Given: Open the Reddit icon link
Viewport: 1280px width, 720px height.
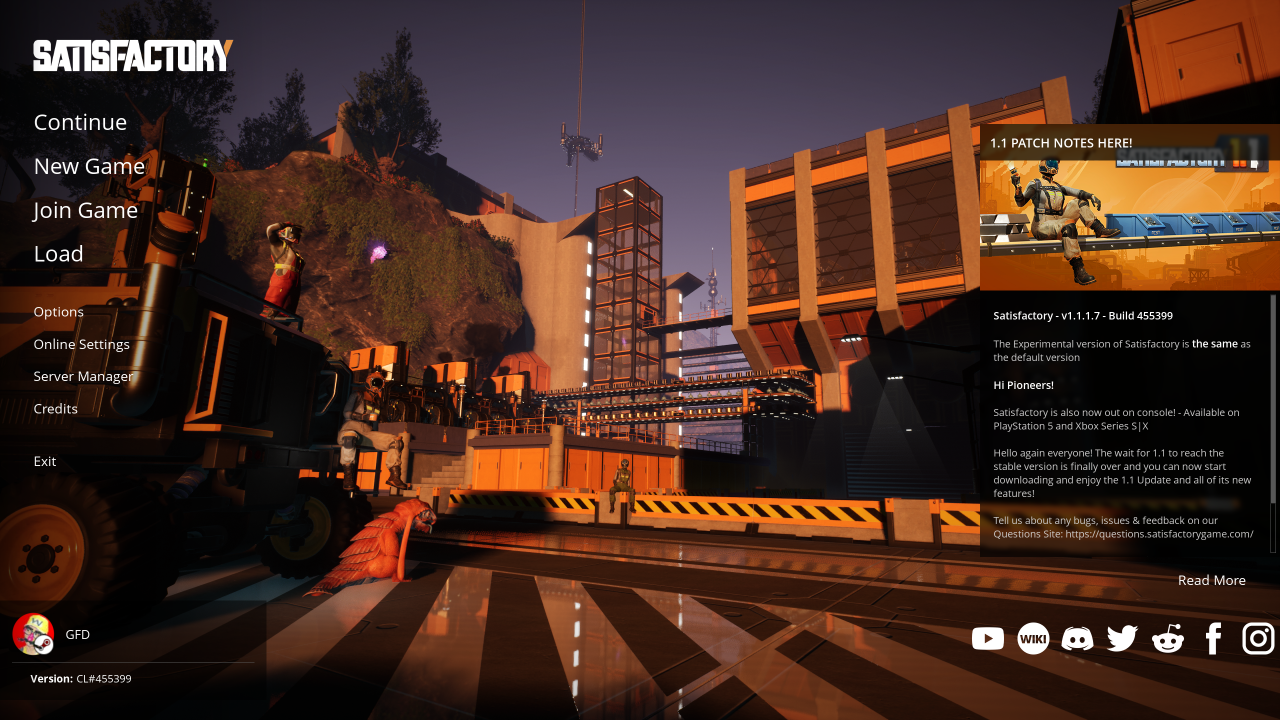Looking at the screenshot, I should click(1167, 638).
